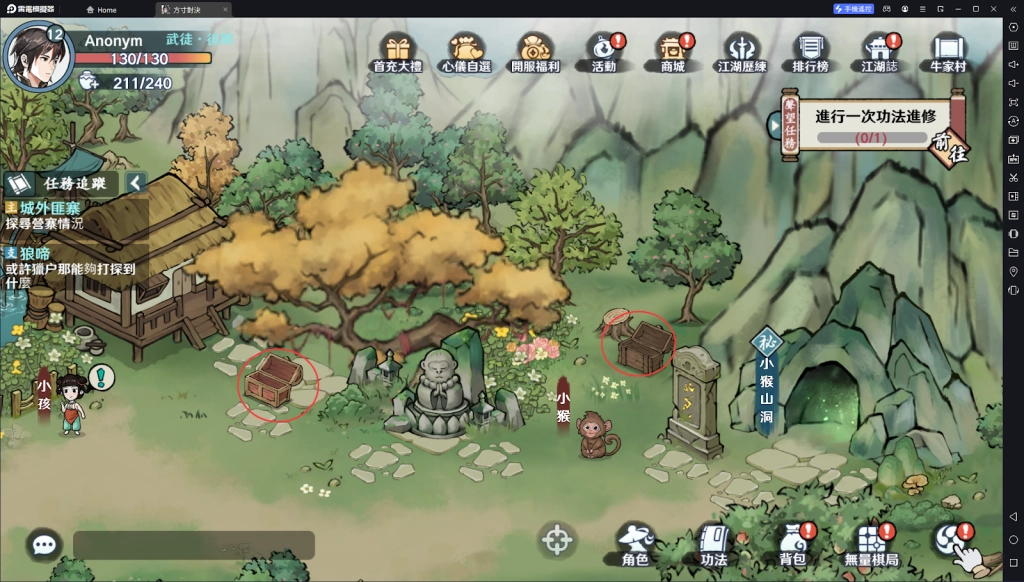
Task: Open the 背包 backpack inventory
Action: (x=792, y=545)
